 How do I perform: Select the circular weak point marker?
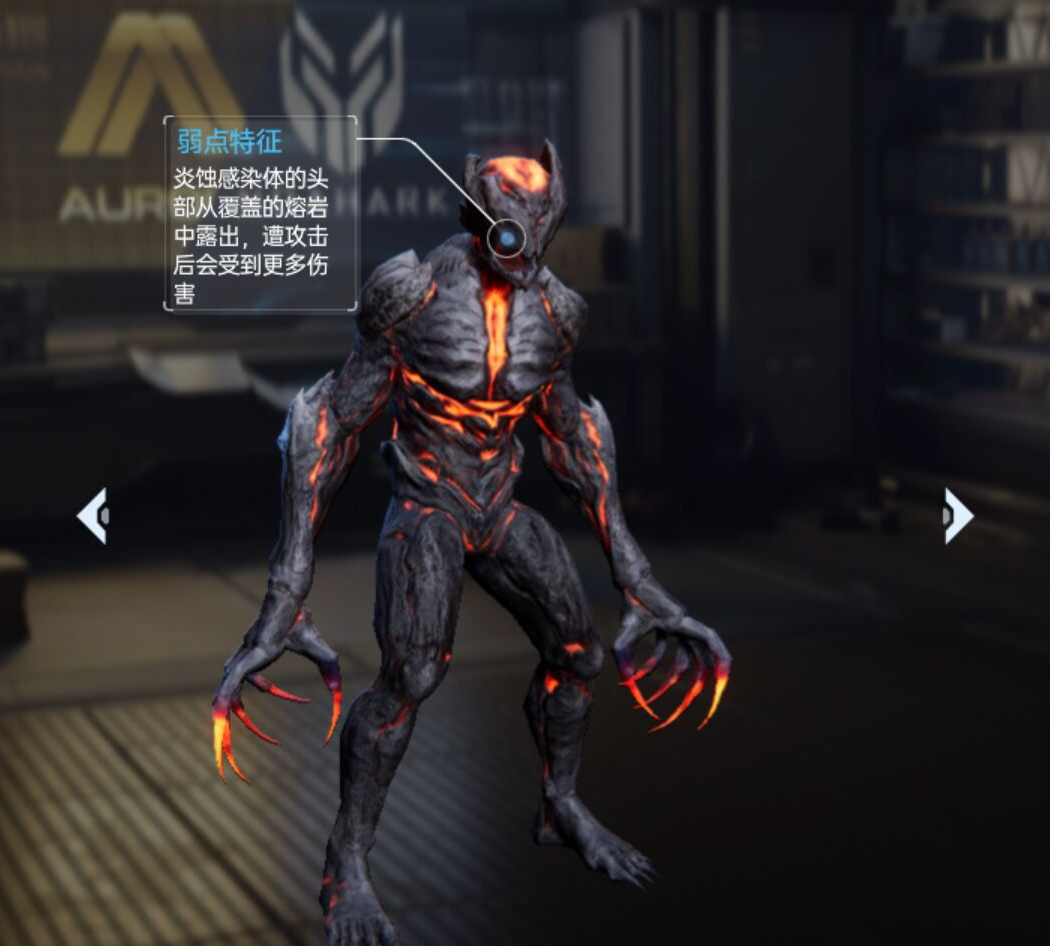pyautogui.click(x=508, y=238)
